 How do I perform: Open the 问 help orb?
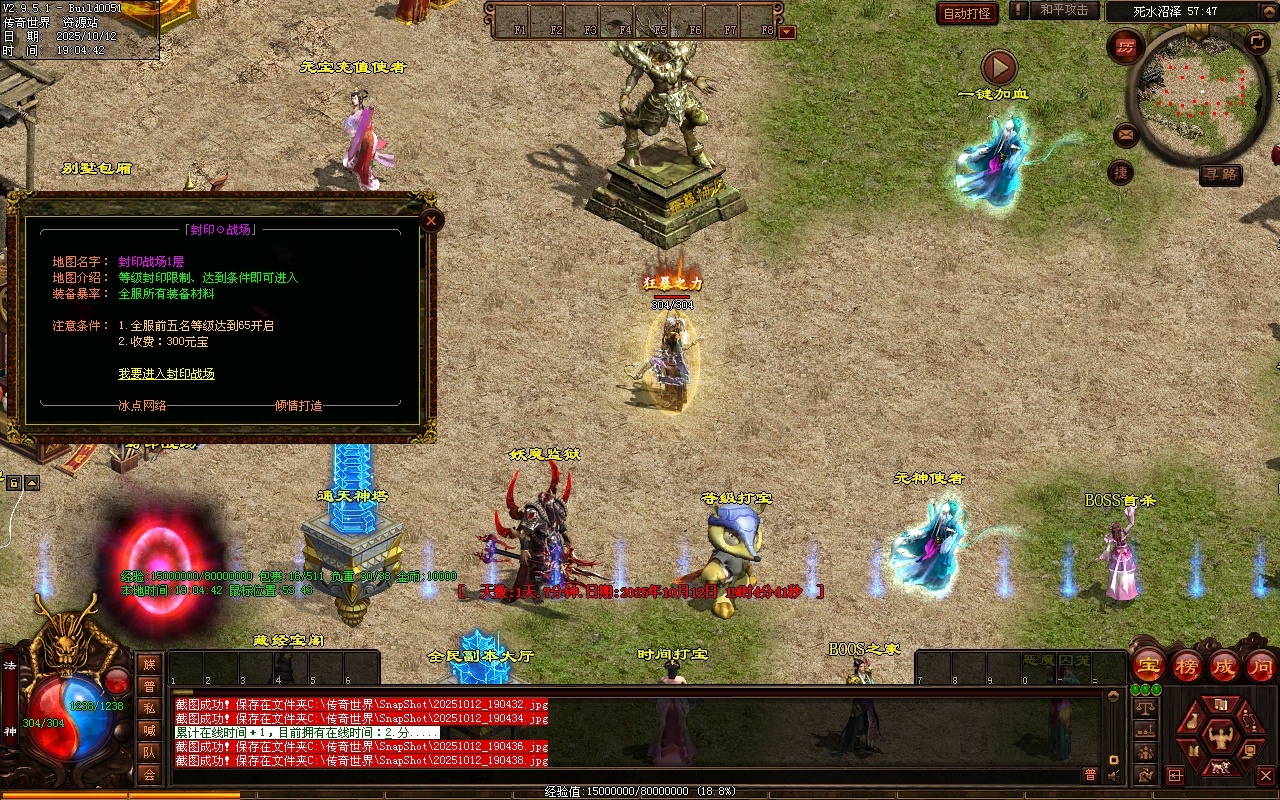point(1260,666)
